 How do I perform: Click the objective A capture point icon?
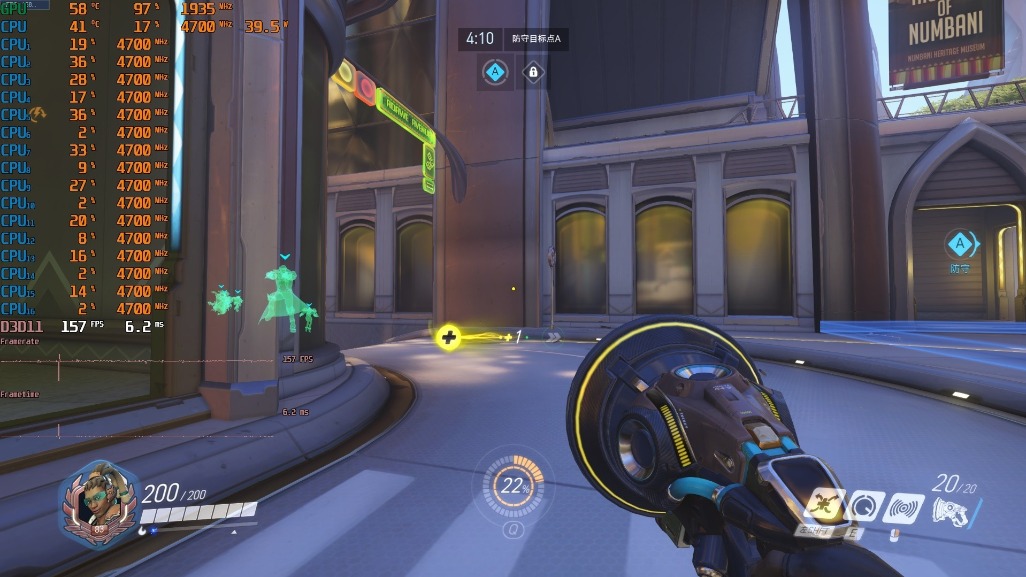pos(496,72)
